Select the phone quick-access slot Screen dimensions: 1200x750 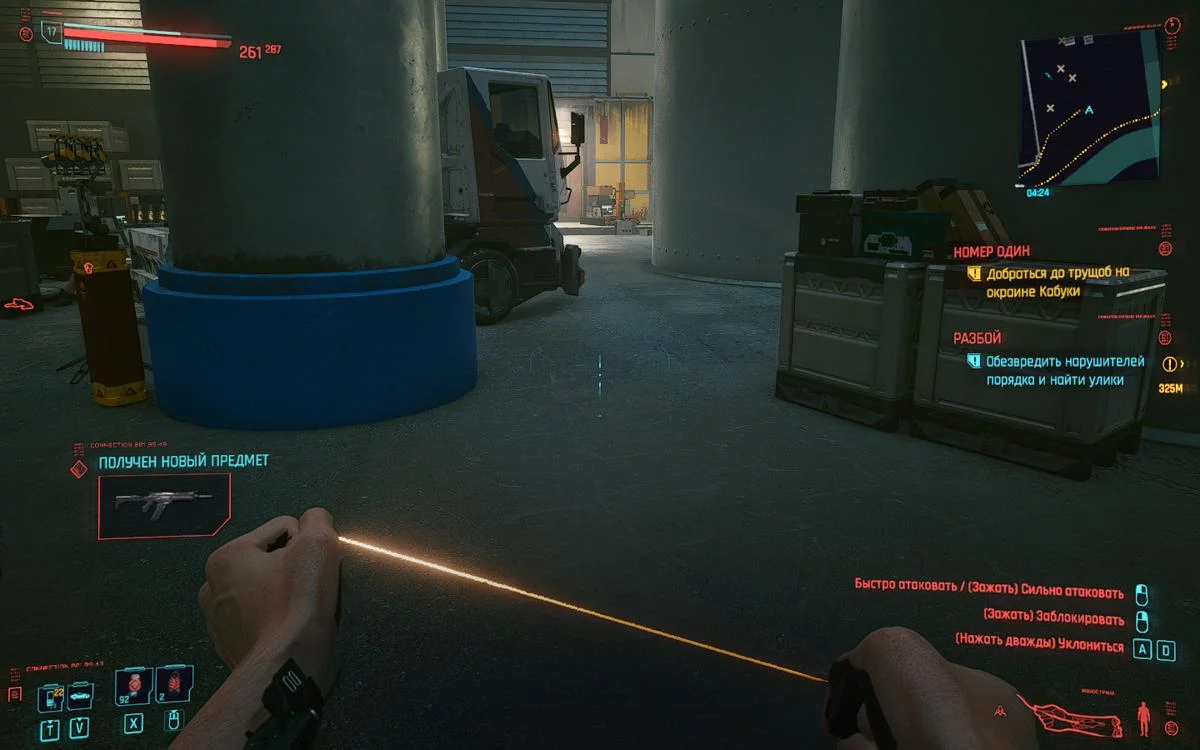click(x=49, y=697)
